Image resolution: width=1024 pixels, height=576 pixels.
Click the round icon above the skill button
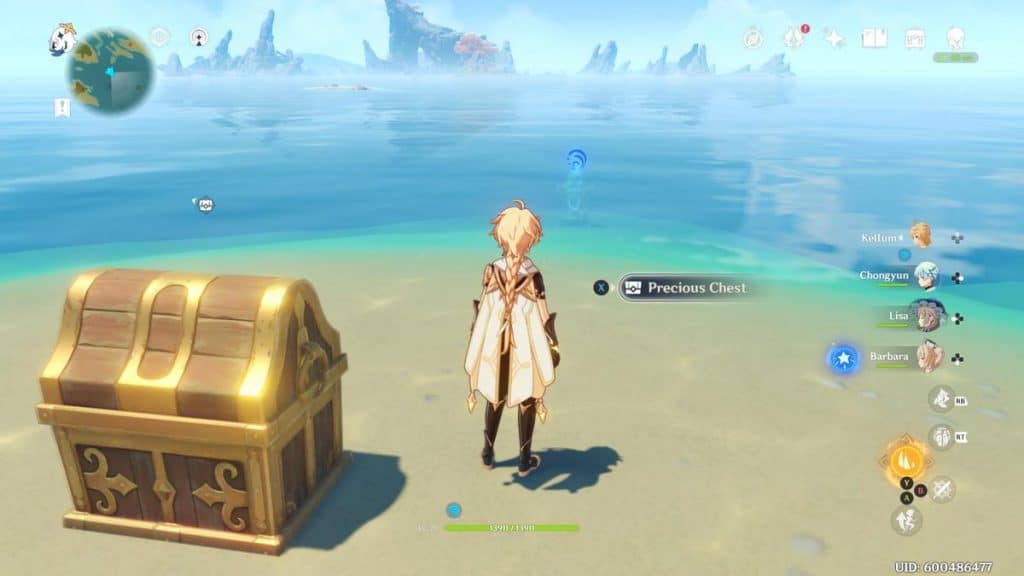[x=940, y=399]
